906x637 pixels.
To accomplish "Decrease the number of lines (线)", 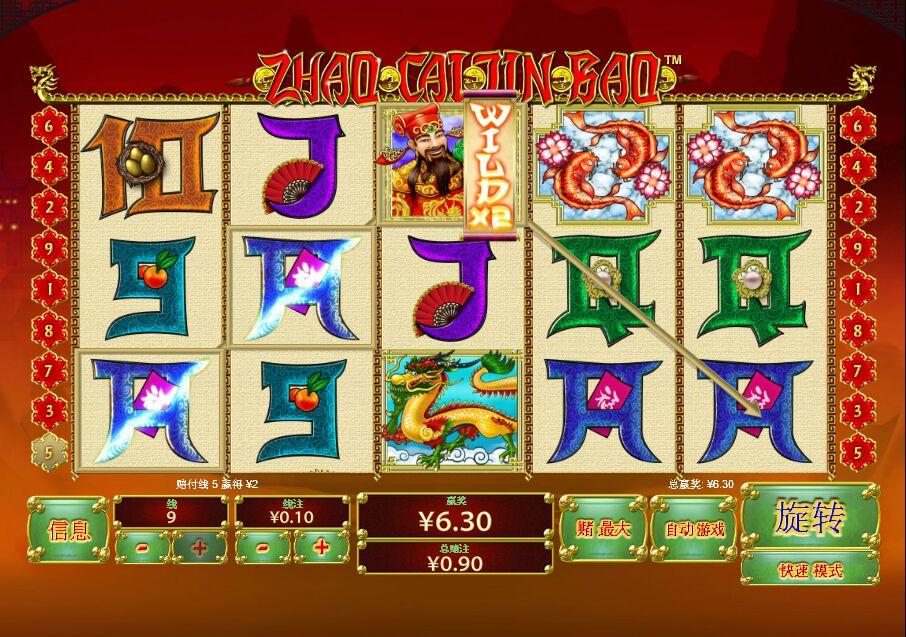I will point(142,547).
